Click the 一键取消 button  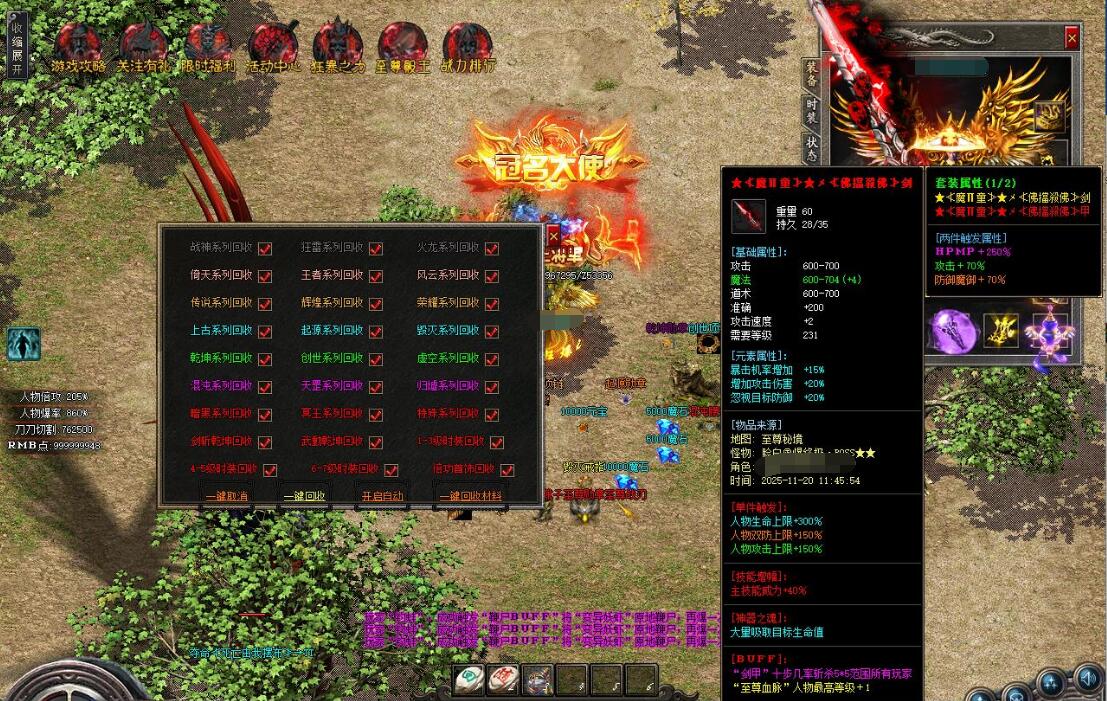click(226, 495)
